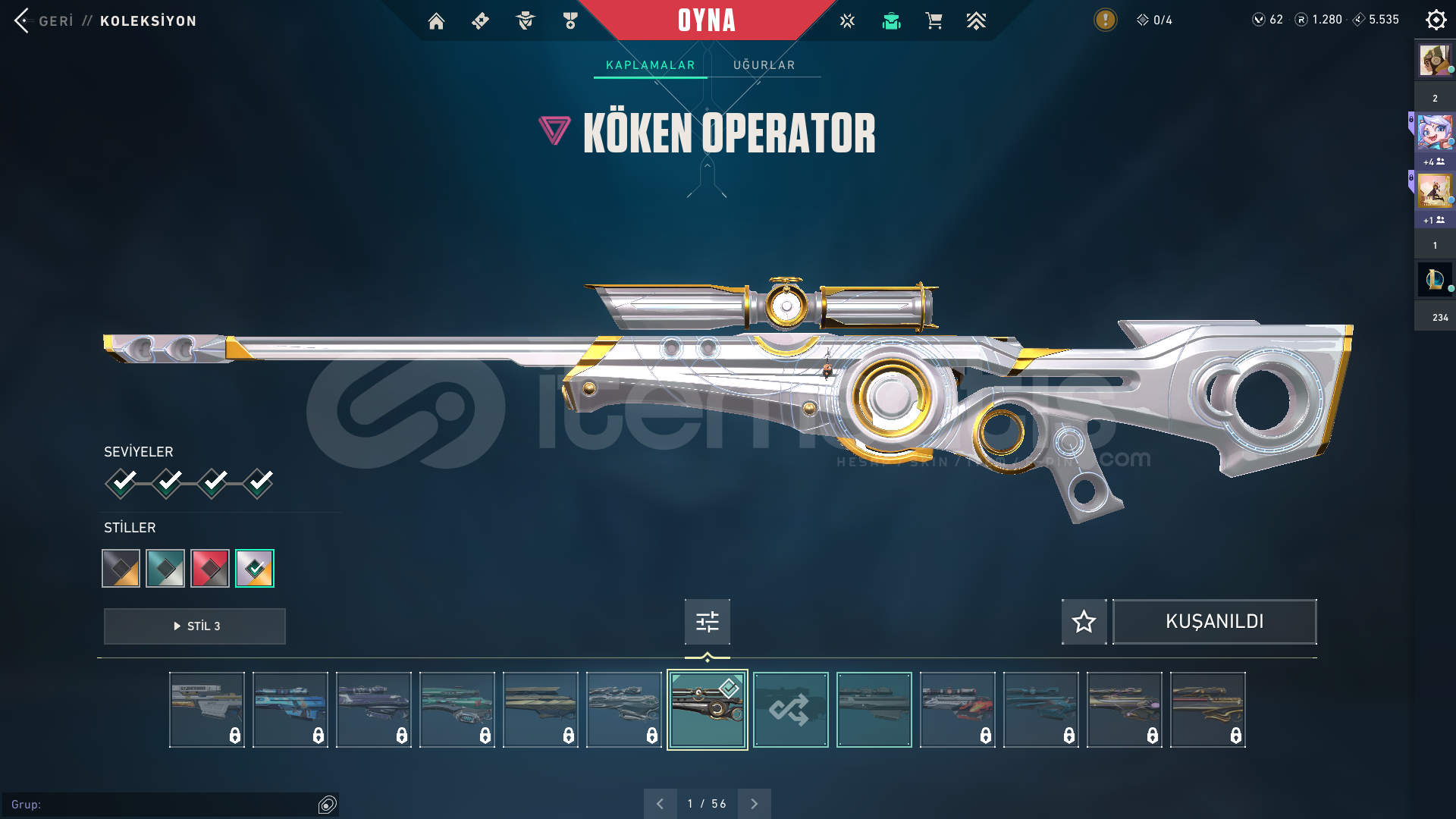Select the random shuffle skin tile
The width and height of the screenshot is (1456, 819).
pyautogui.click(x=790, y=710)
